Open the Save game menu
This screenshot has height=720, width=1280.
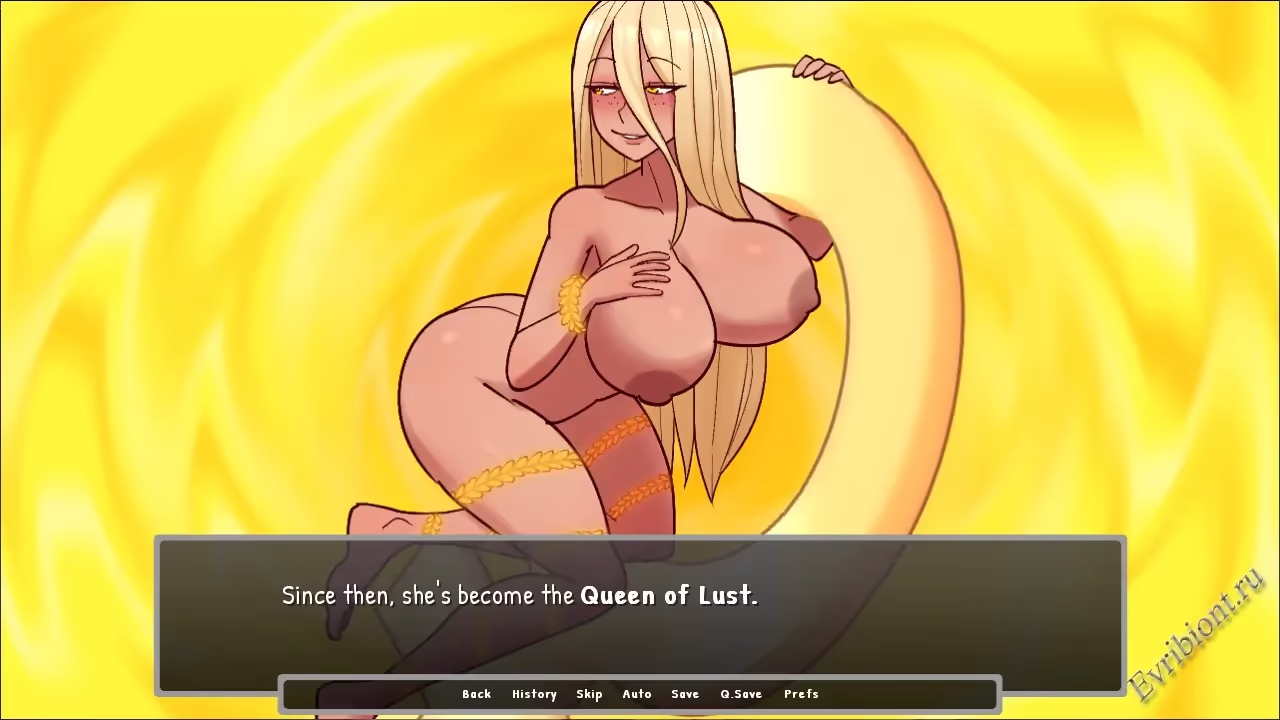685,694
